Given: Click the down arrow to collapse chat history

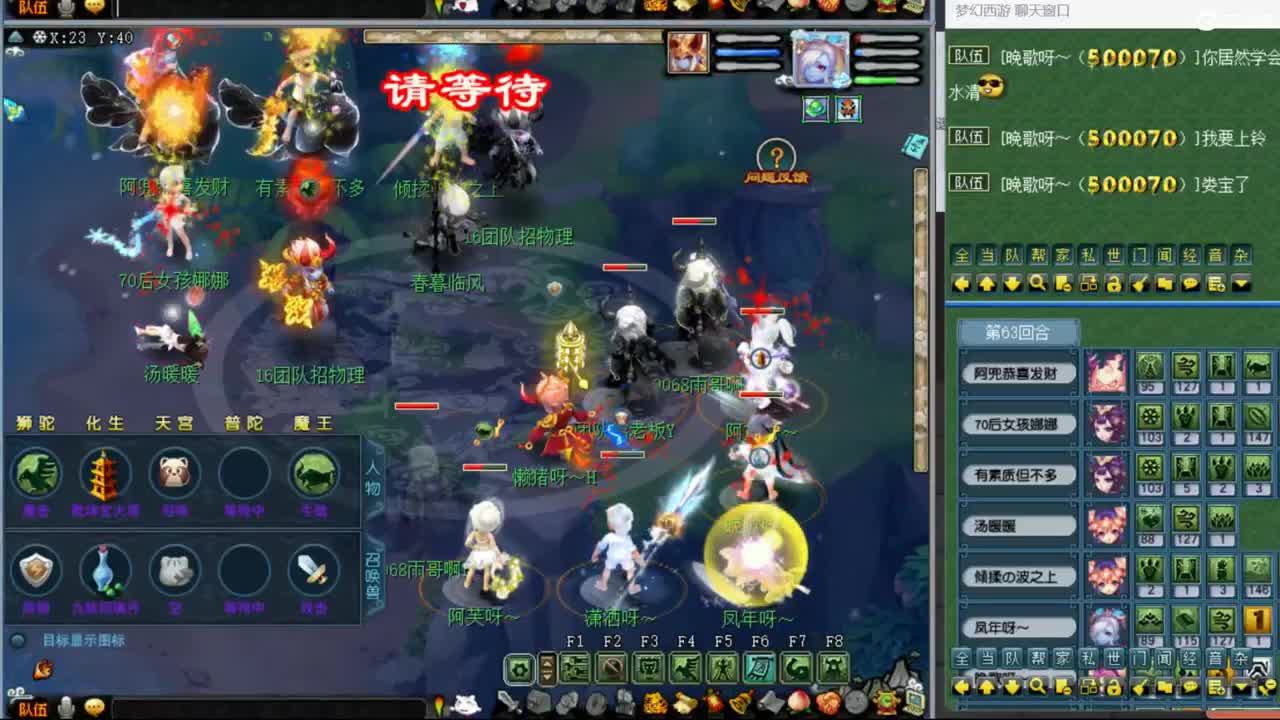Looking at the screenshot, I should click(x=1012, y=283).
